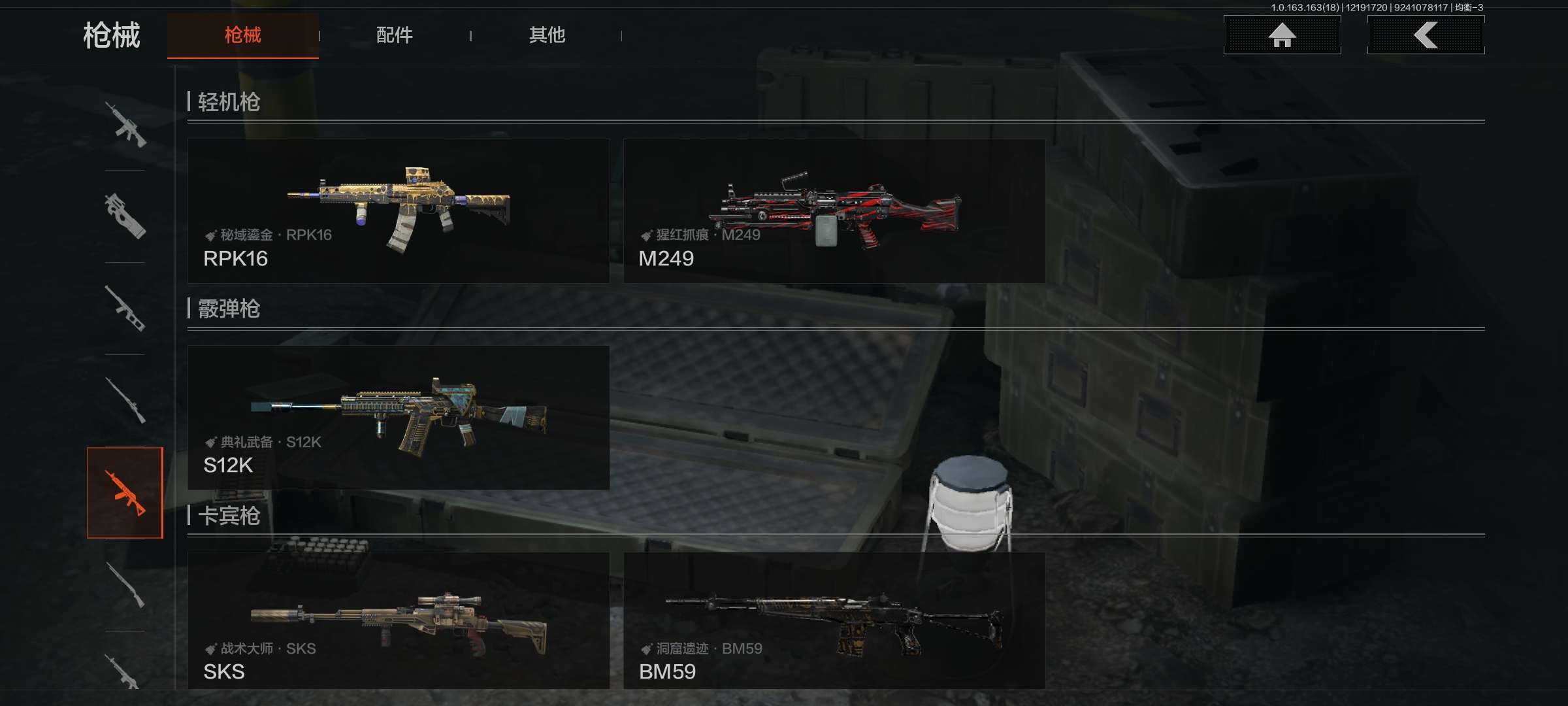Show the M4 assault rifle category
This screenshot has width=1568, height=706.
[125, 124]
